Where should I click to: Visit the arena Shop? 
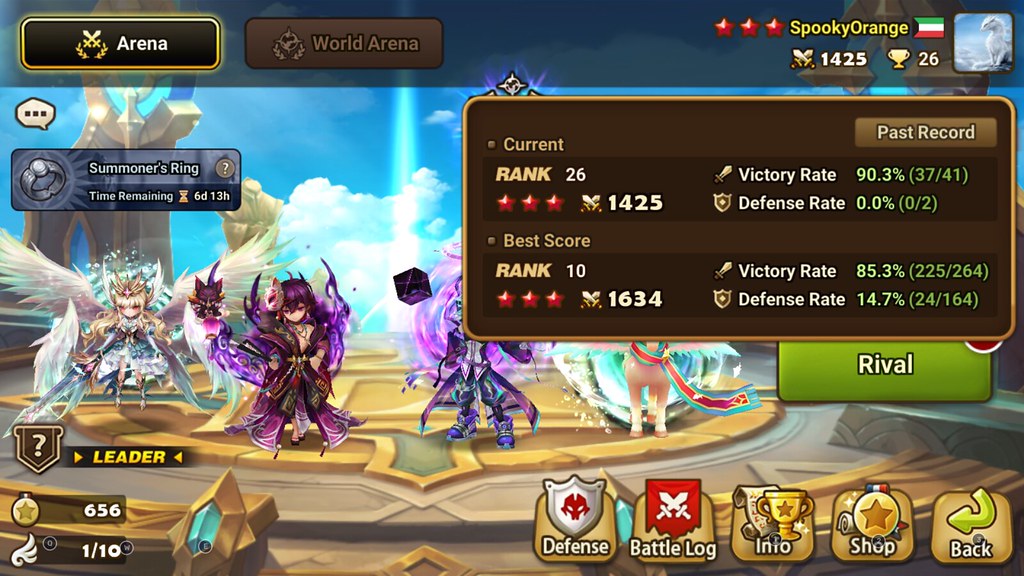872,520
